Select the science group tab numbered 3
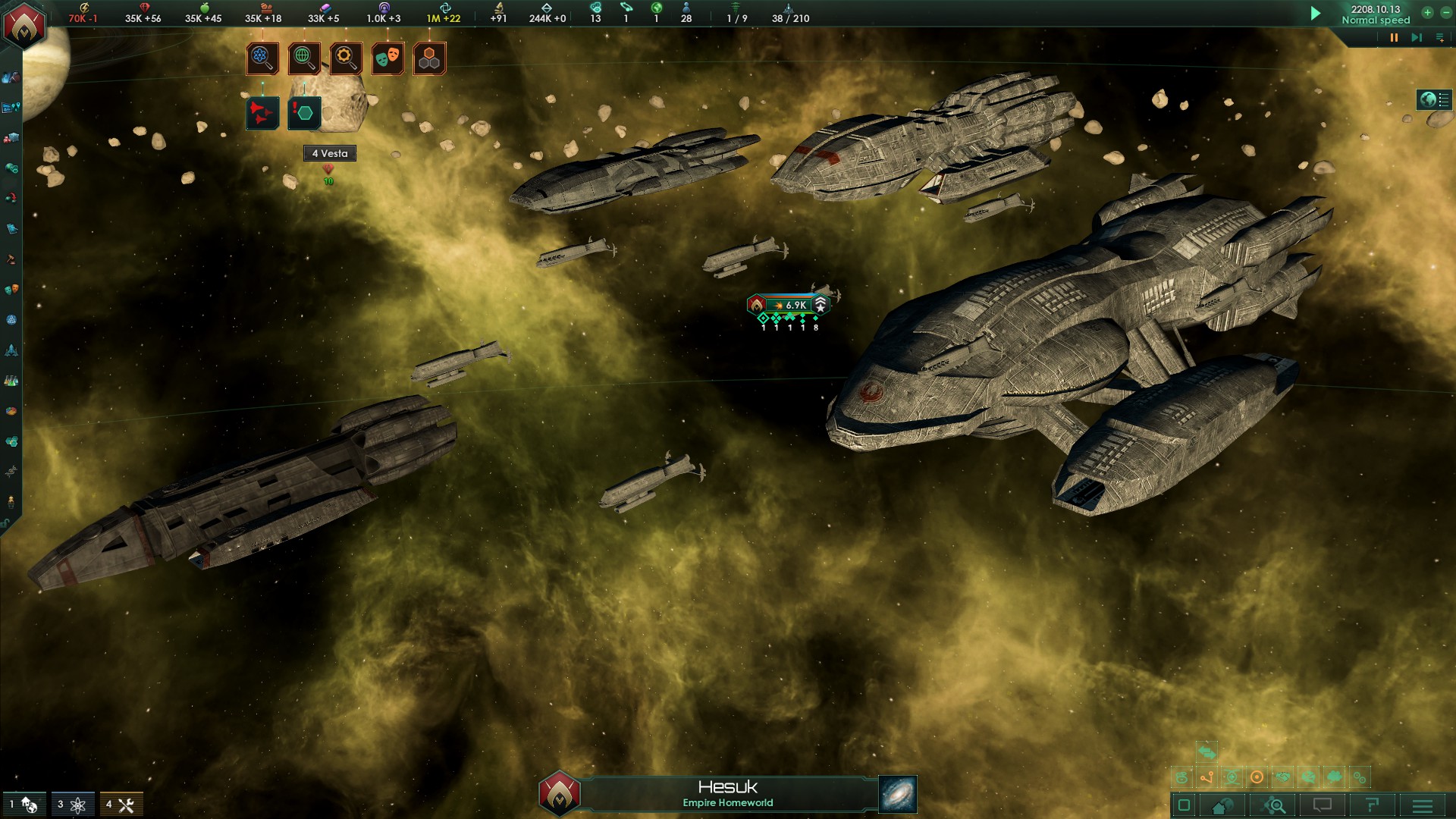This screenshot has height=819, width=1456. (x=72, y=805)
